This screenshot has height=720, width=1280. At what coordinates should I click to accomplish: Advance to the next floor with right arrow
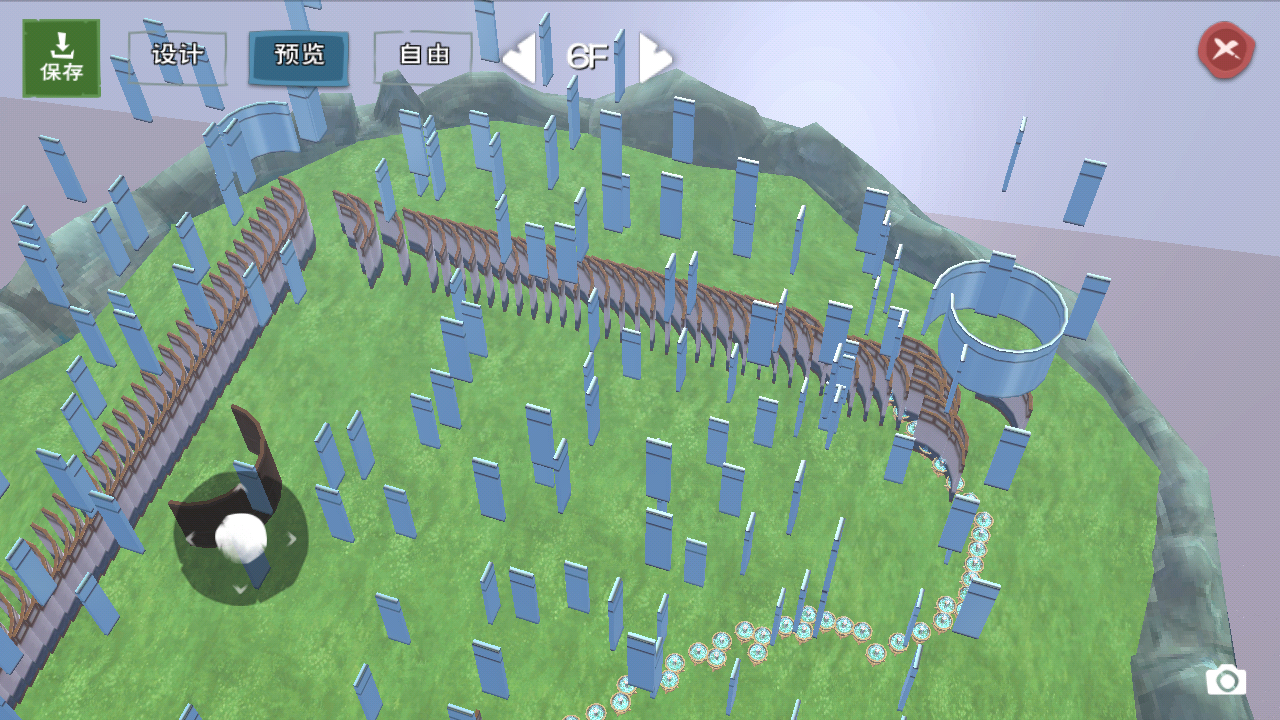coord(654,58)
